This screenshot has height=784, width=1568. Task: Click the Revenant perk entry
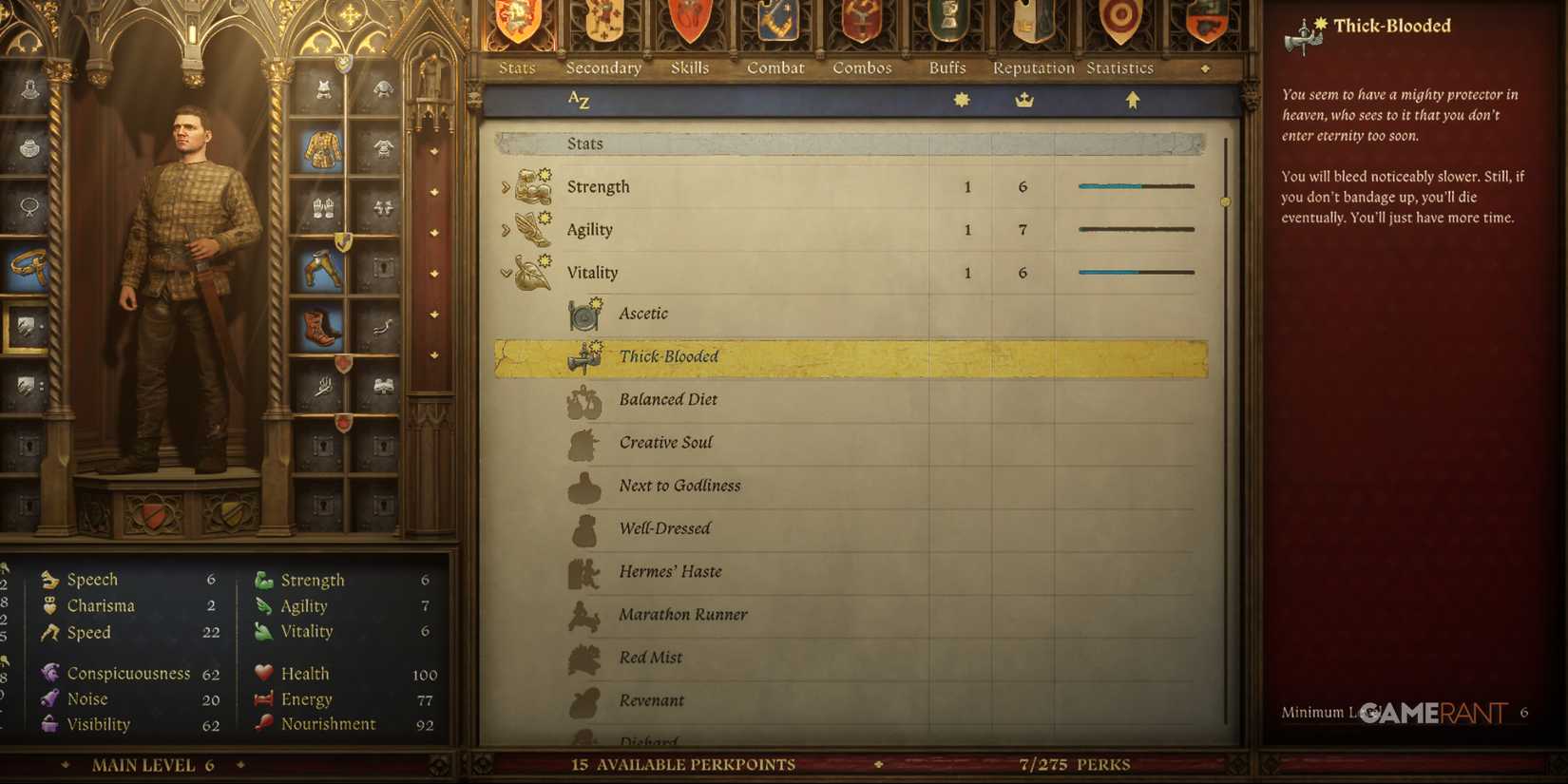(652, 700)
